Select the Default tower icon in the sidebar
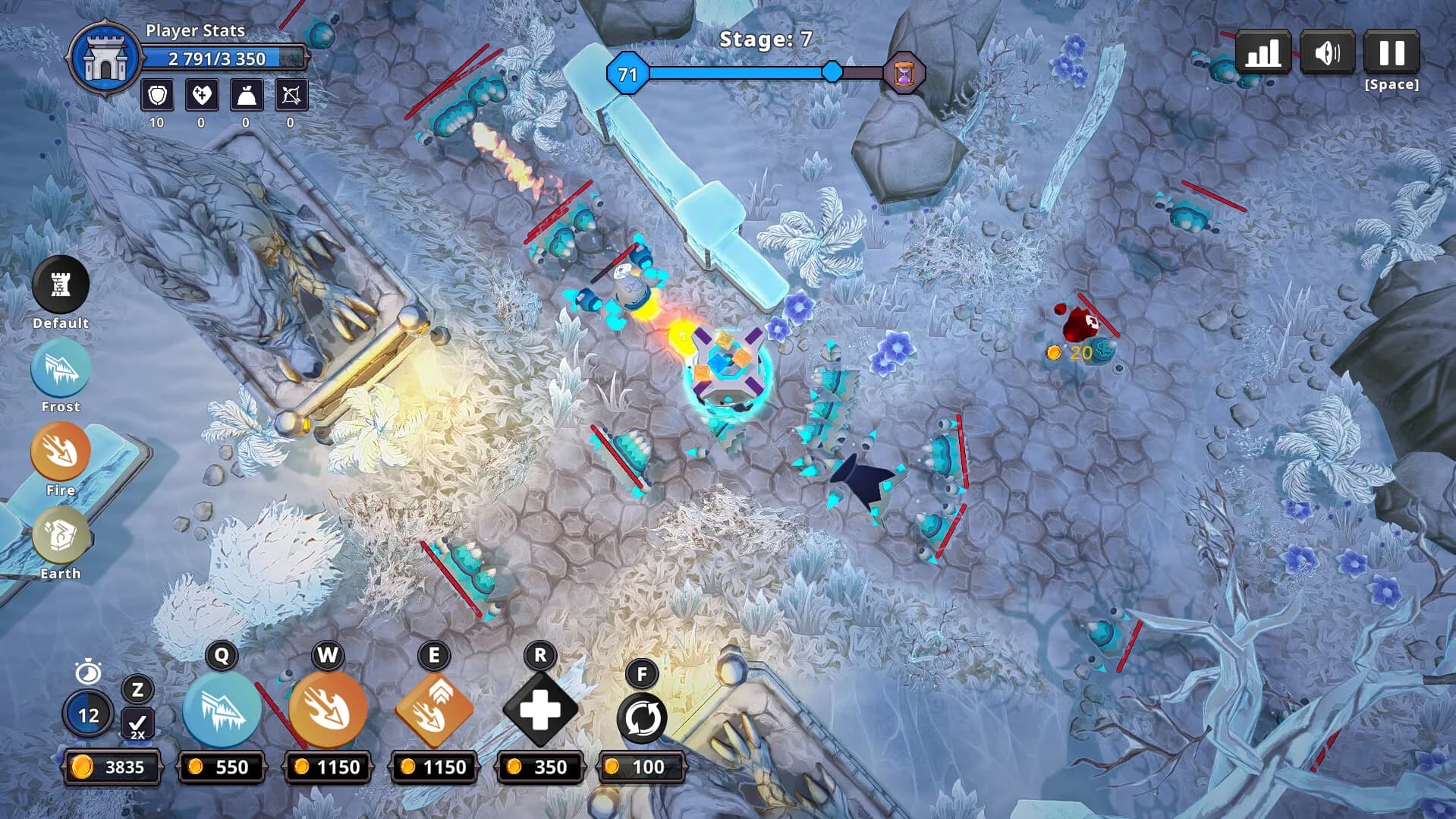Viewport: 1456px width, 819px height. pyautogui.click(x=60, y=286)
